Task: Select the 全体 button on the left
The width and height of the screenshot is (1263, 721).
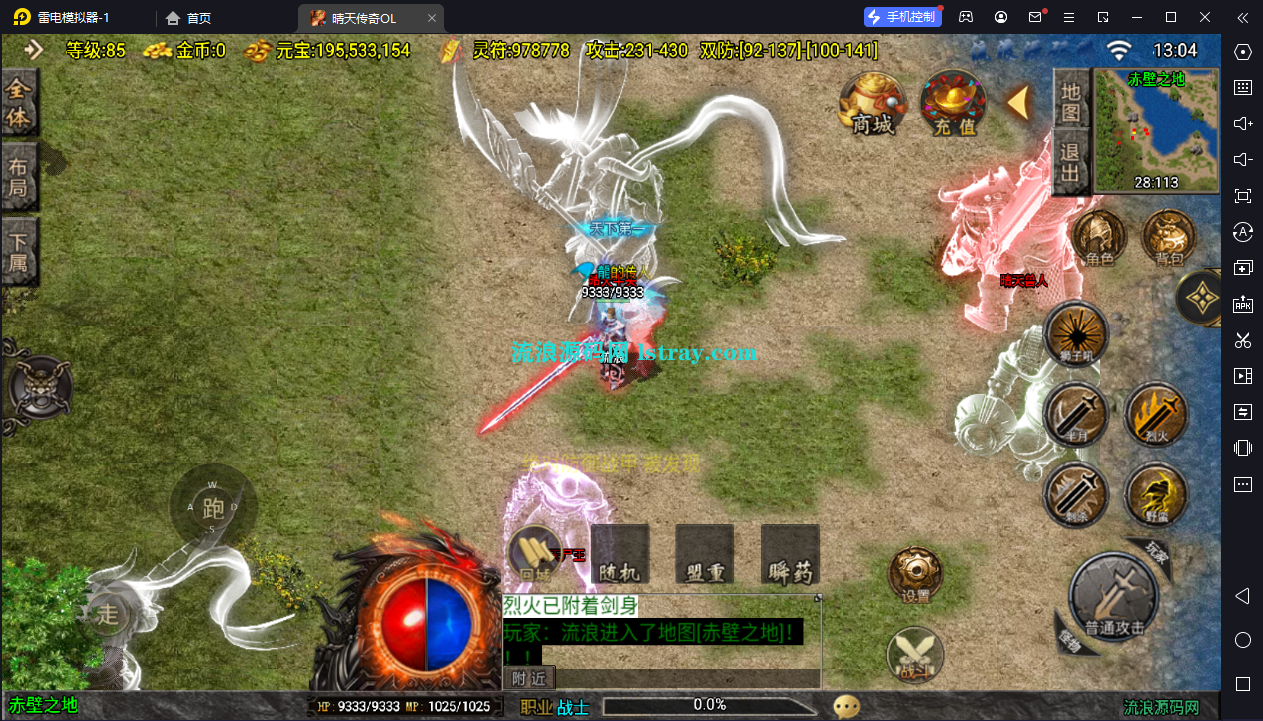Action: click(19, 102)
